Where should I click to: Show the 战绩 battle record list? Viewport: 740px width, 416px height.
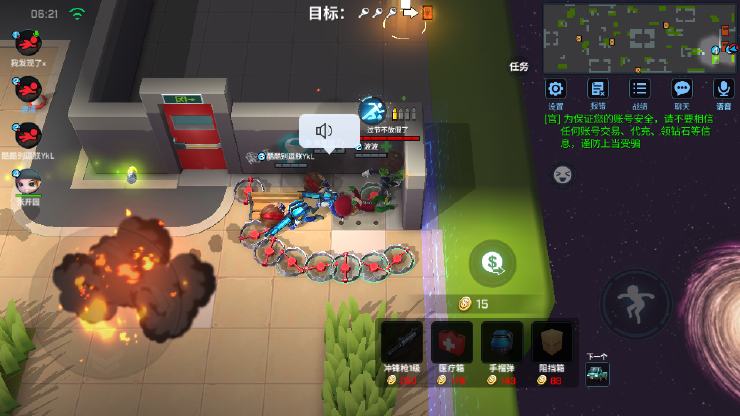pos(640,89)
